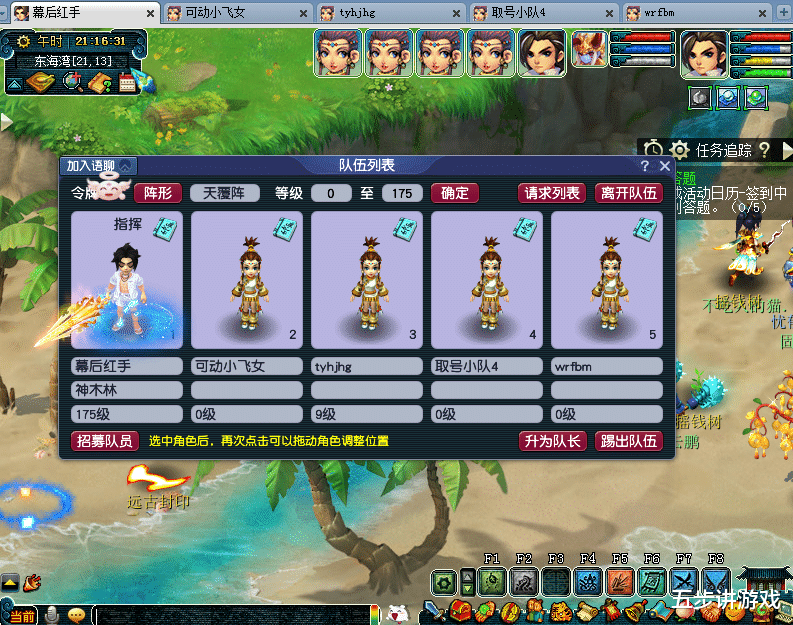Click 招募队员 to recruit members
793x625 pixels.
tap(104, 441)
